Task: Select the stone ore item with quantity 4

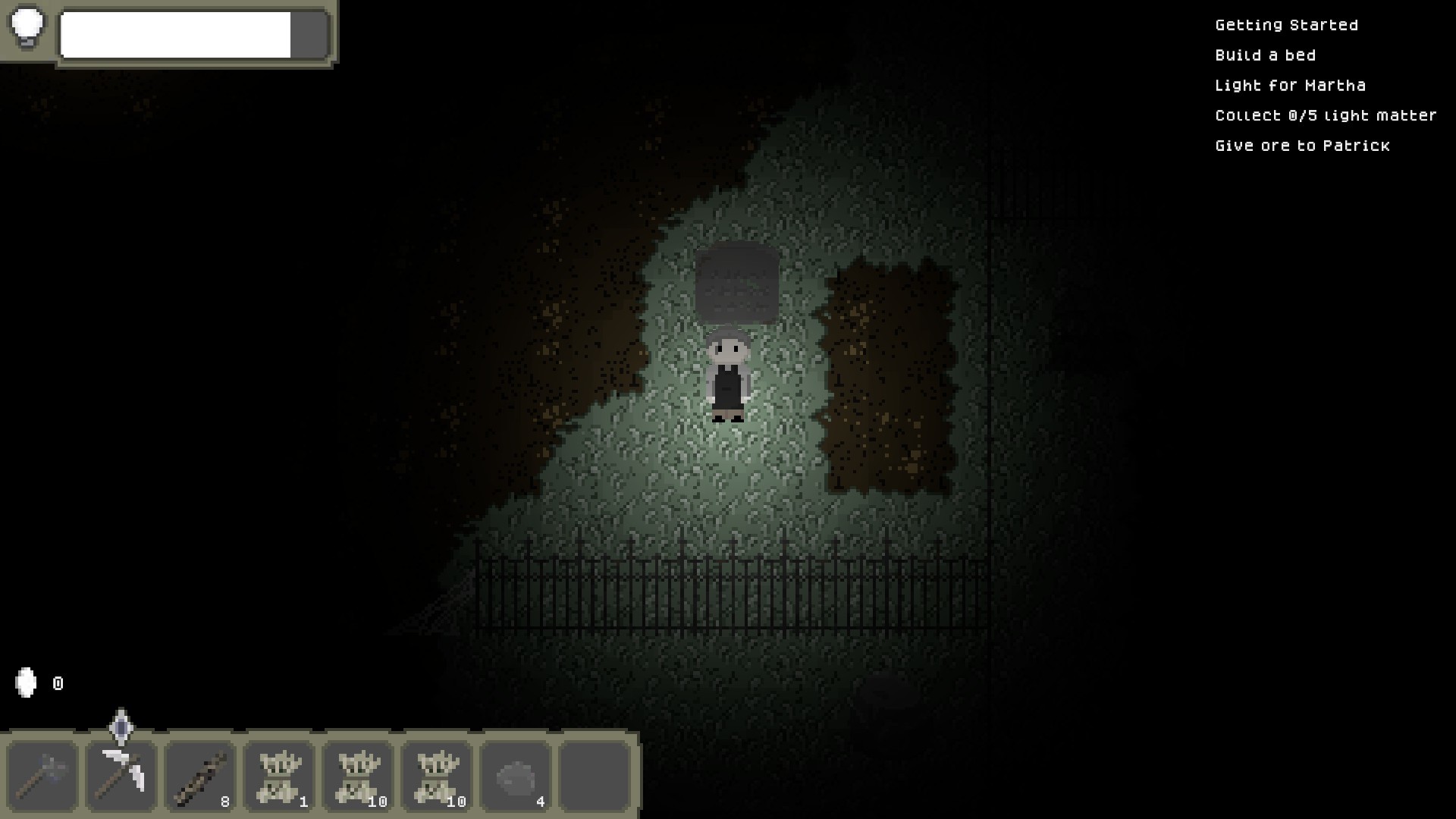Action: point(515,775)
